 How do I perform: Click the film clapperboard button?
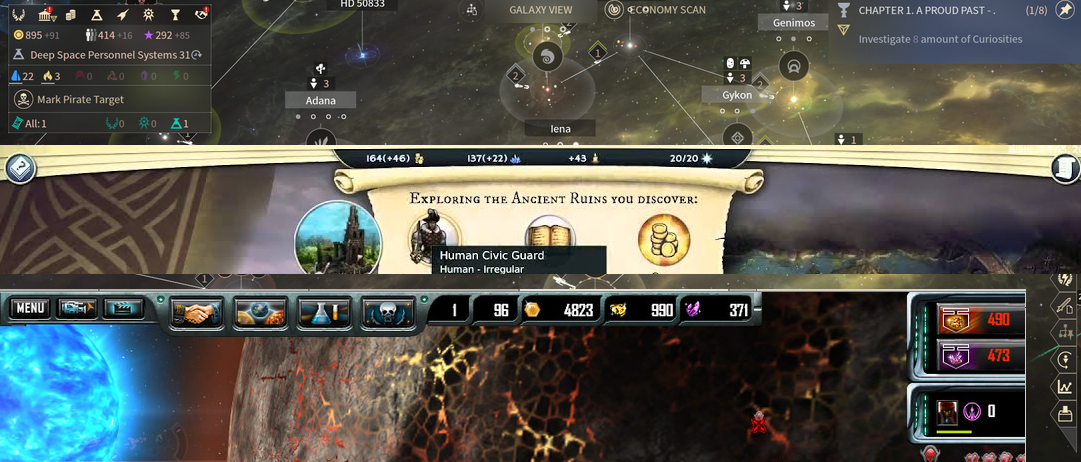click(x=124, y=308)
